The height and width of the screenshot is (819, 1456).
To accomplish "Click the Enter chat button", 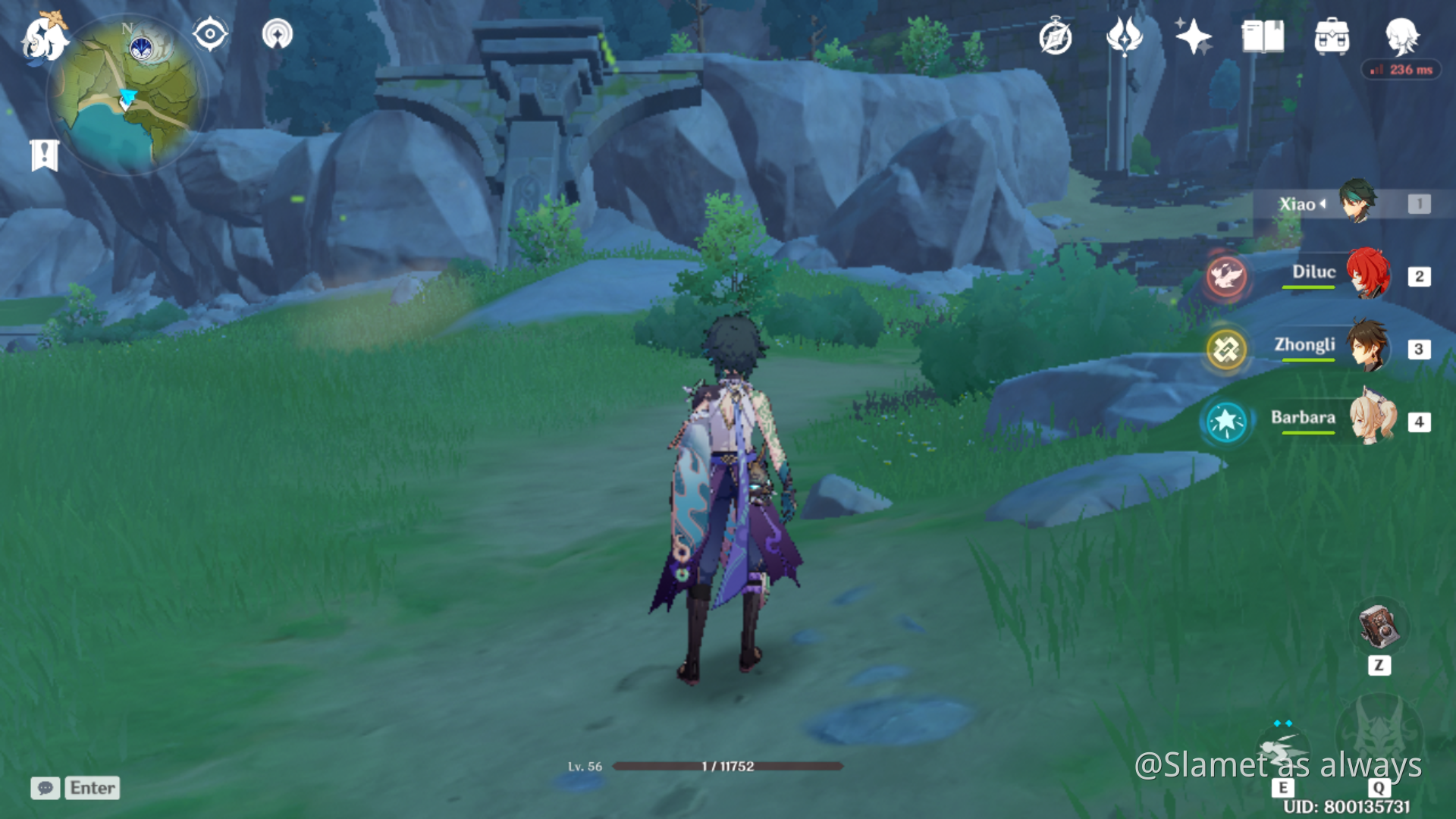I will [x=91, y=788].
